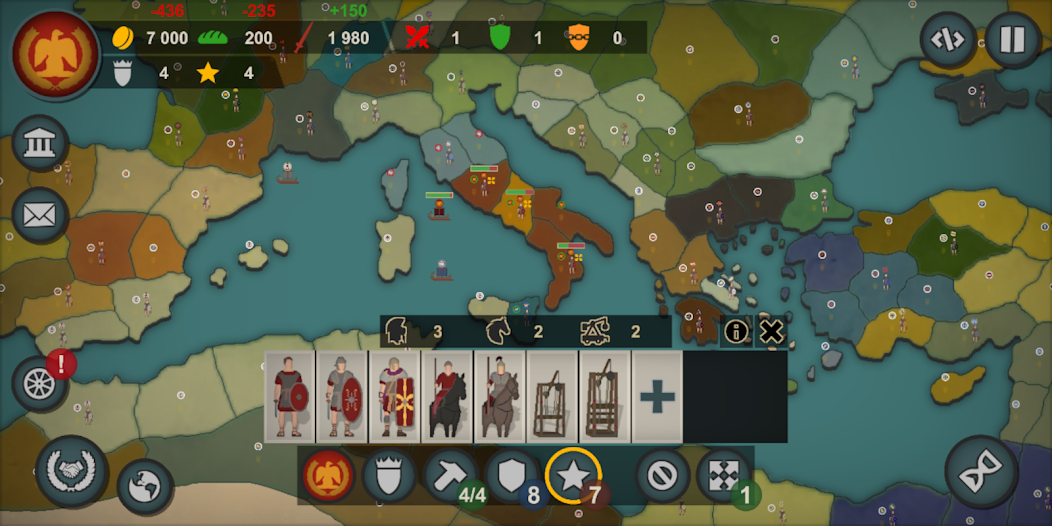Click the red eagle button in army toolbar
The image size is (1052, 526).
click(x=328, y=476)
